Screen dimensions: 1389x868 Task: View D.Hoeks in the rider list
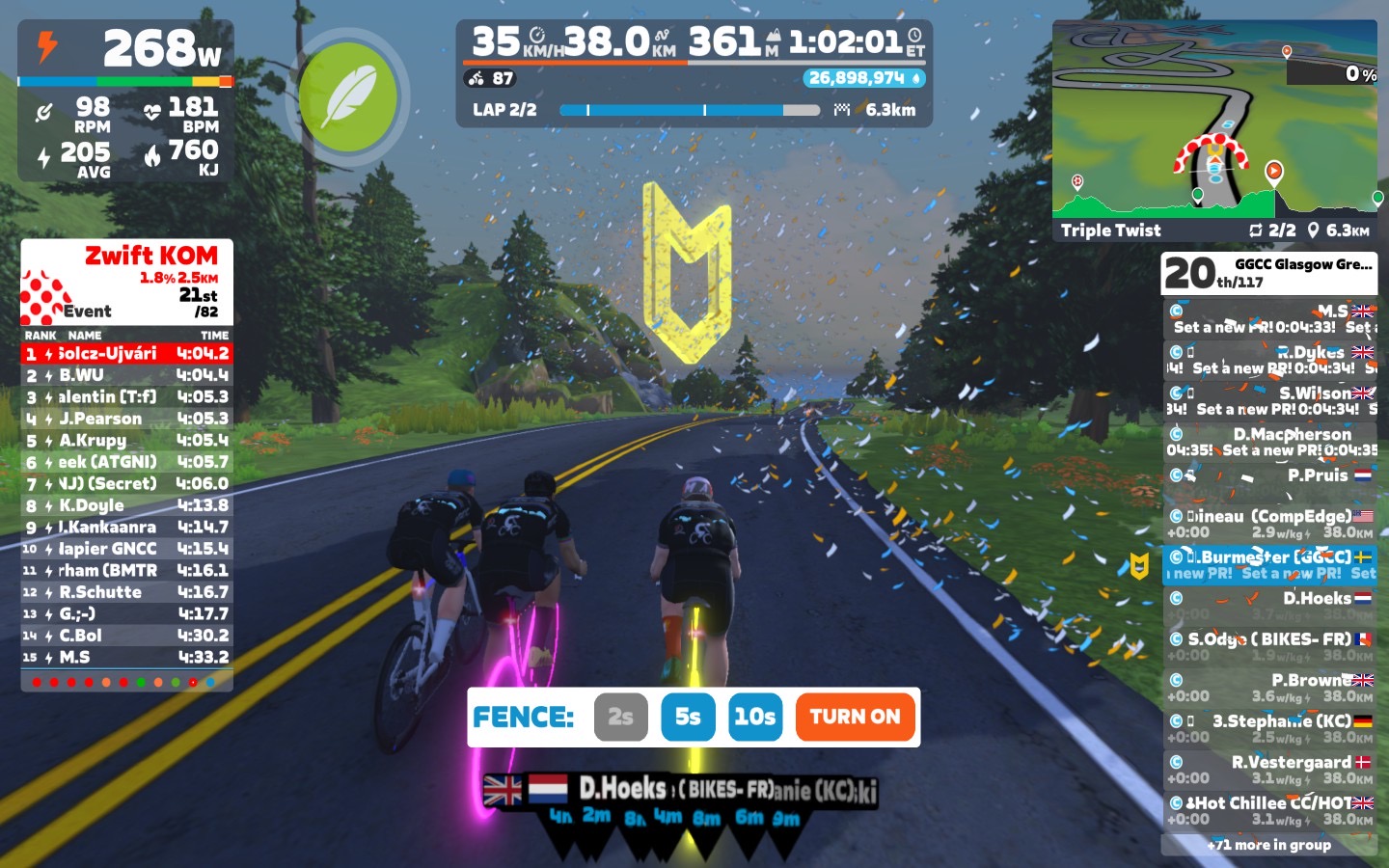point(1269,606)
